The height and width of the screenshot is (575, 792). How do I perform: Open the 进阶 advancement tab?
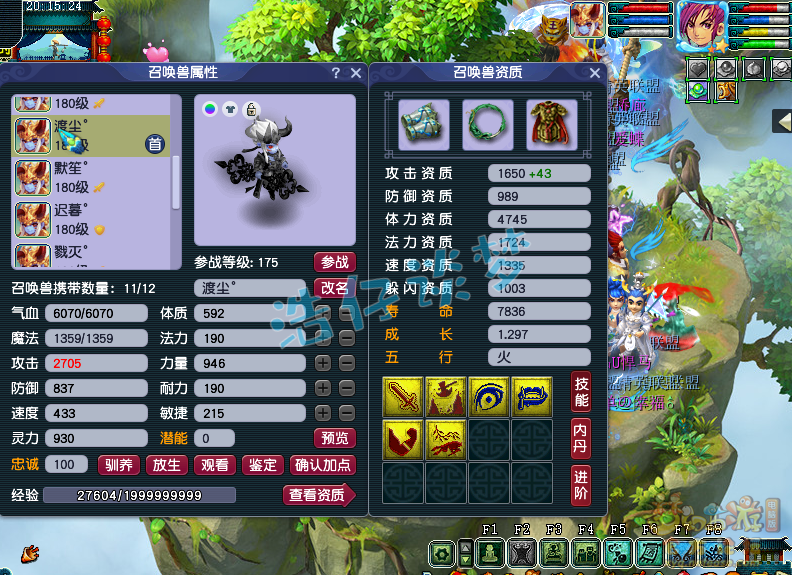point(580,485)
